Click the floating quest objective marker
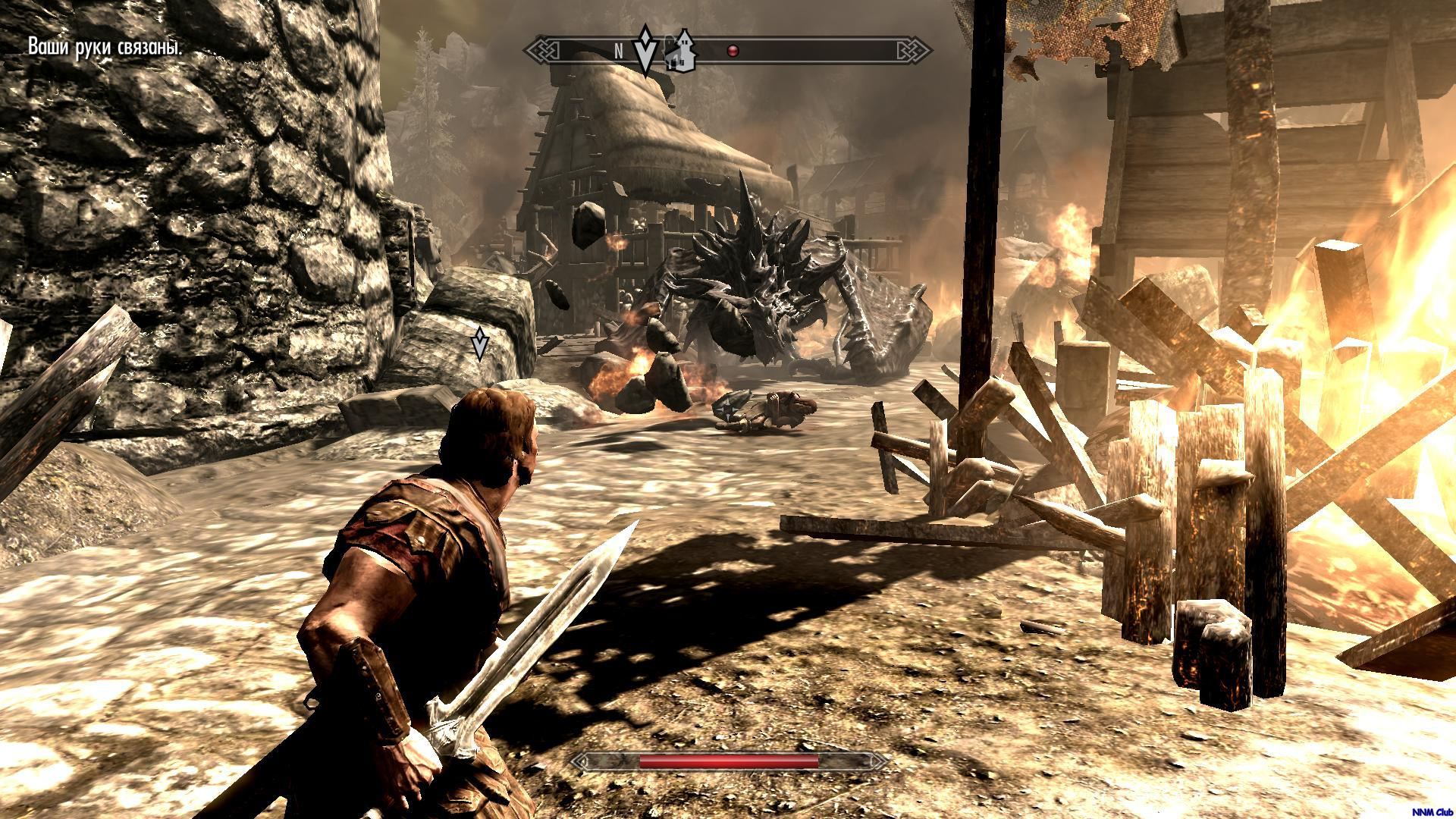Viewport: 1456px width, 819px height. pos(479,344)
